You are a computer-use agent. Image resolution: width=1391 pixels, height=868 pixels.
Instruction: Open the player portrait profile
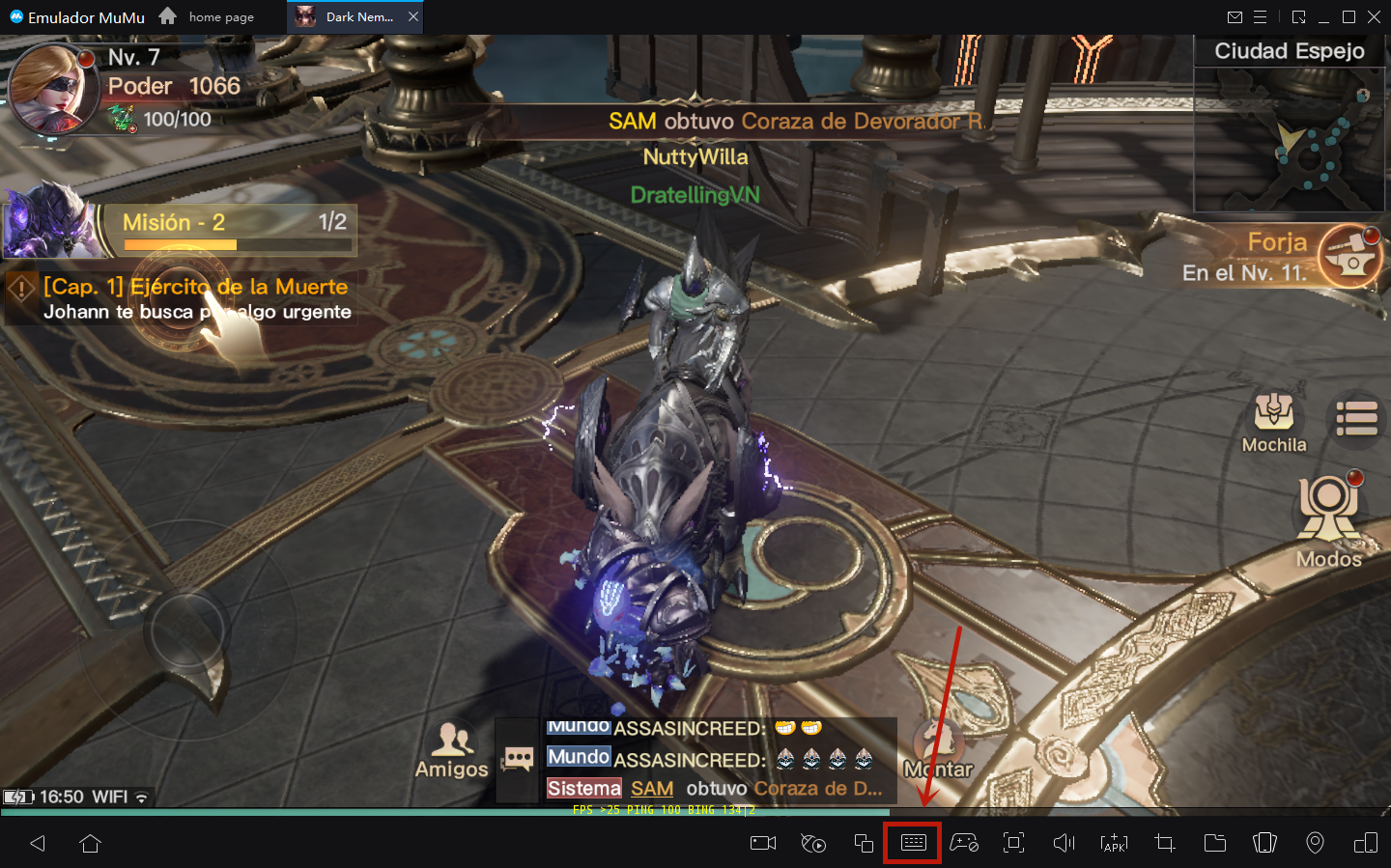click(x=53, y=89)
